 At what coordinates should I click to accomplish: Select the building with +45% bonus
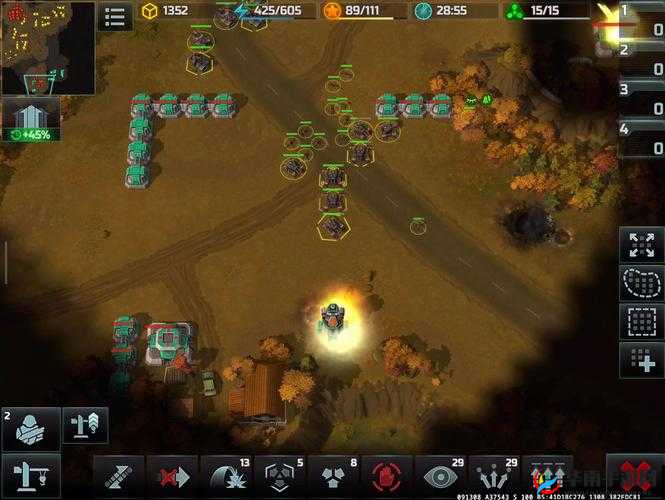(x=31, y=120)
